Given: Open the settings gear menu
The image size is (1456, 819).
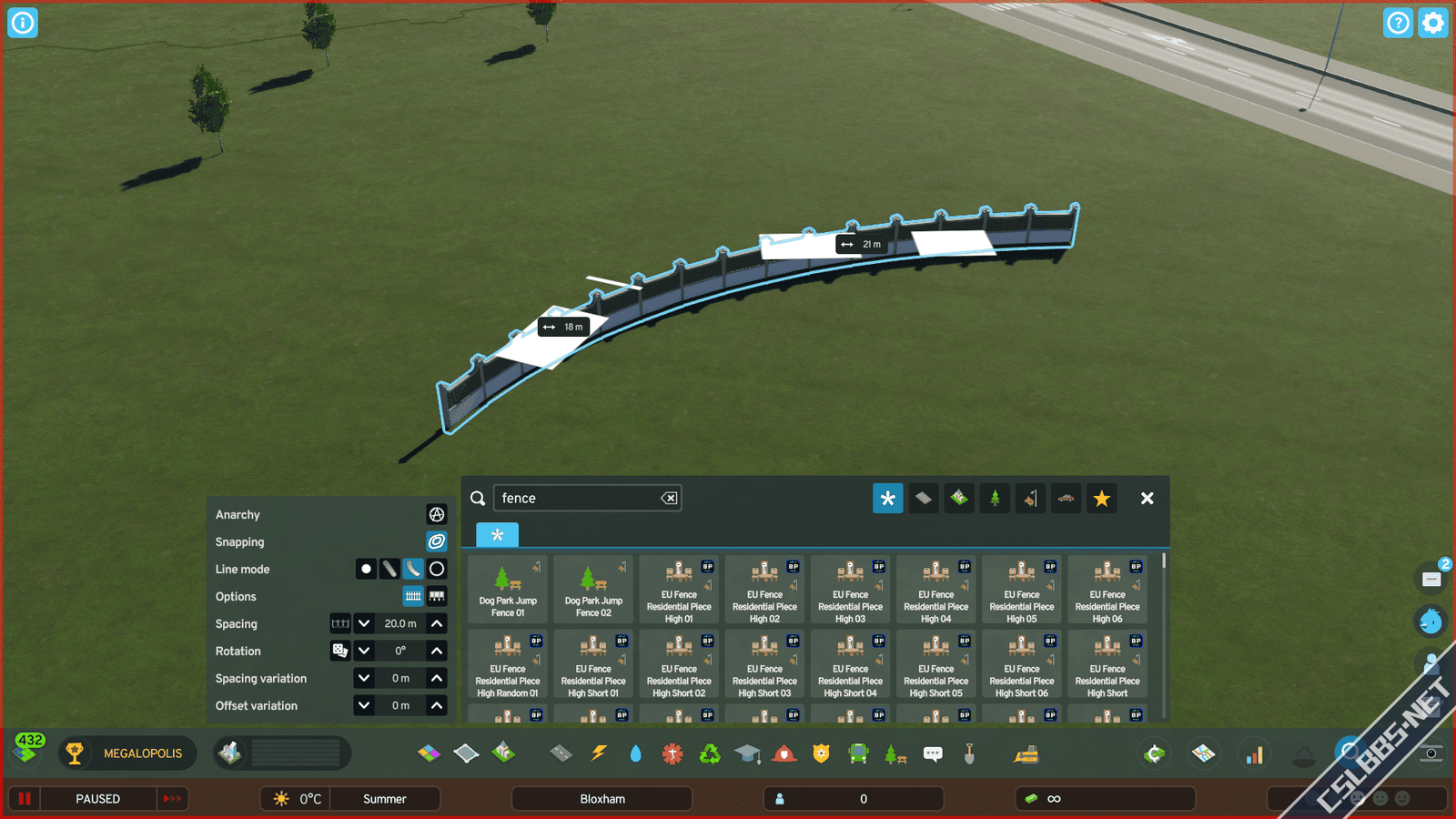Looking at the screenshot, I should coord(1432,23).
